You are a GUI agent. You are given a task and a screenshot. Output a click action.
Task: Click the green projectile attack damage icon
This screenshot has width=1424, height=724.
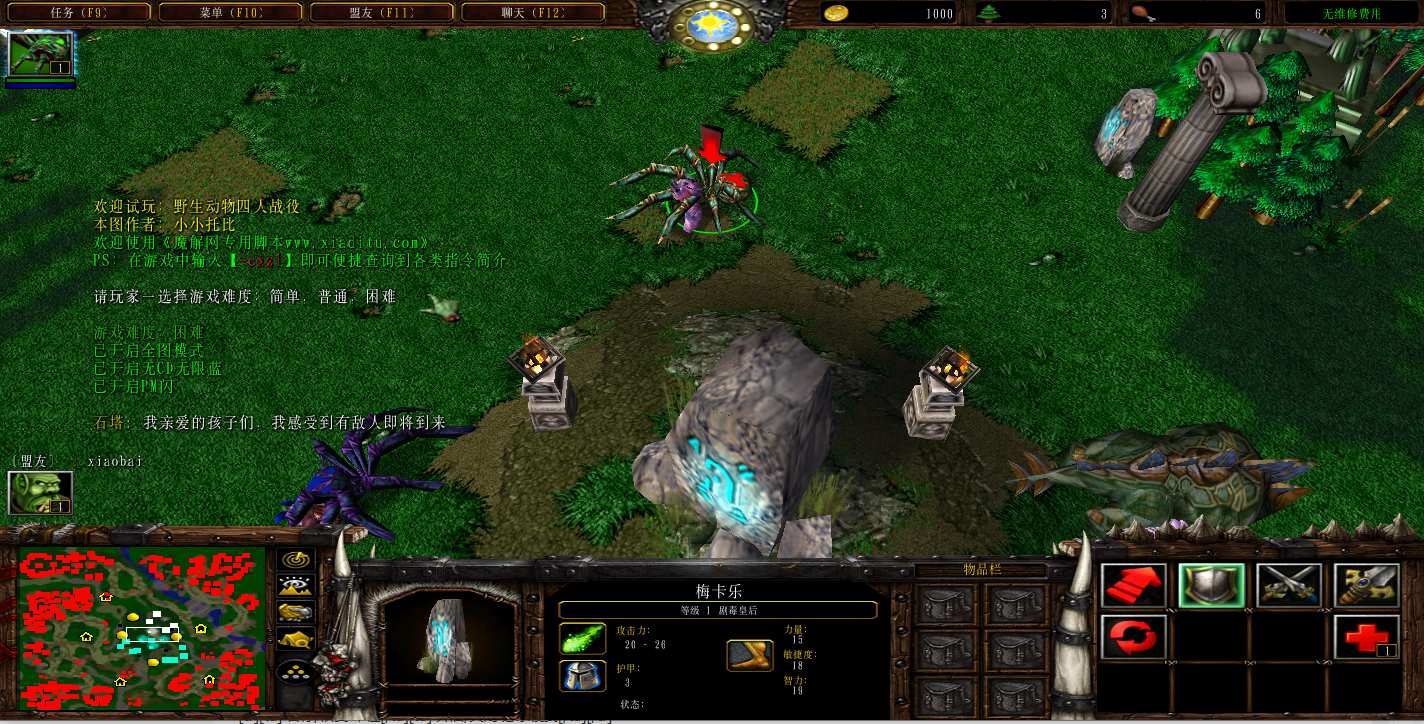point(582,639)
